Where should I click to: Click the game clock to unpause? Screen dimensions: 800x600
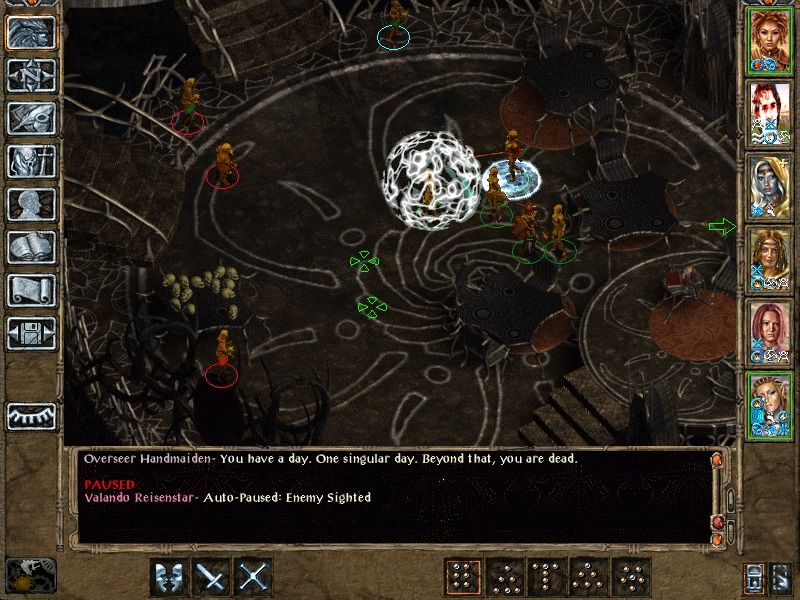click(29, 576)
